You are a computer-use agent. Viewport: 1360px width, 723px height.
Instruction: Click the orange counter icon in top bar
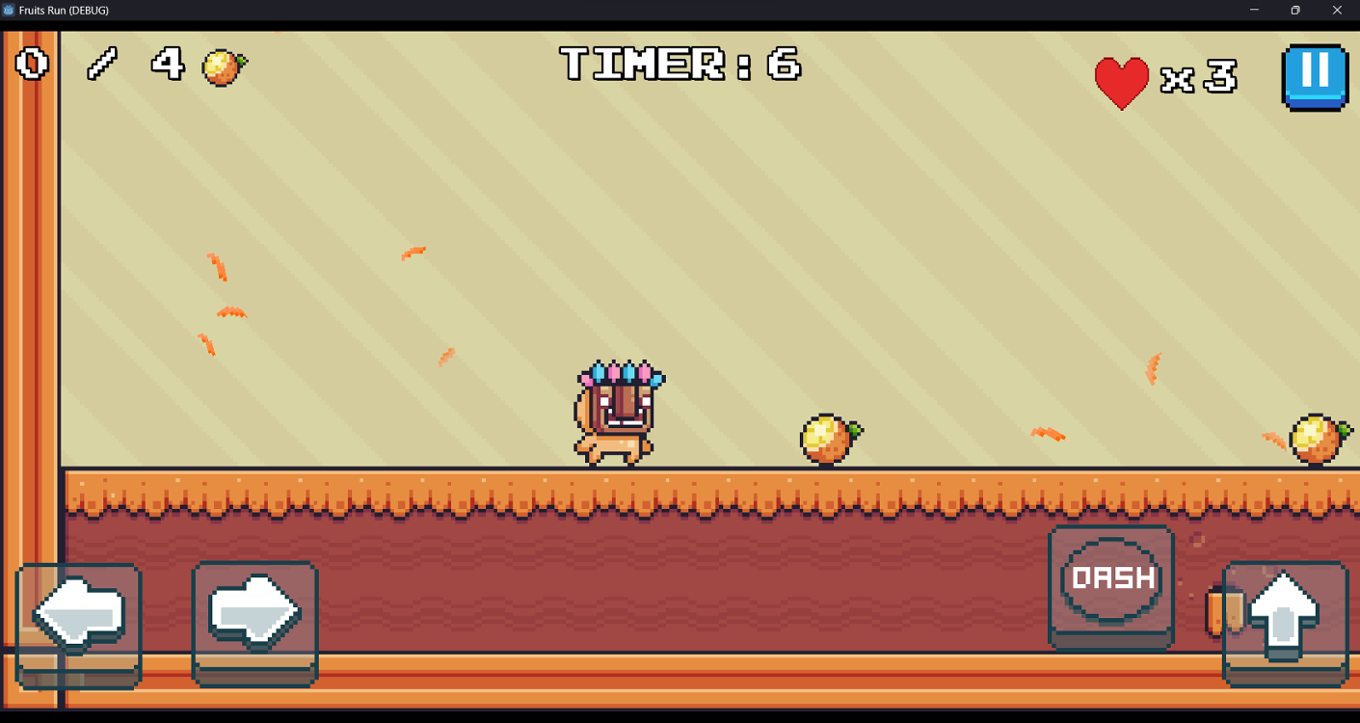tap(224, 66)
